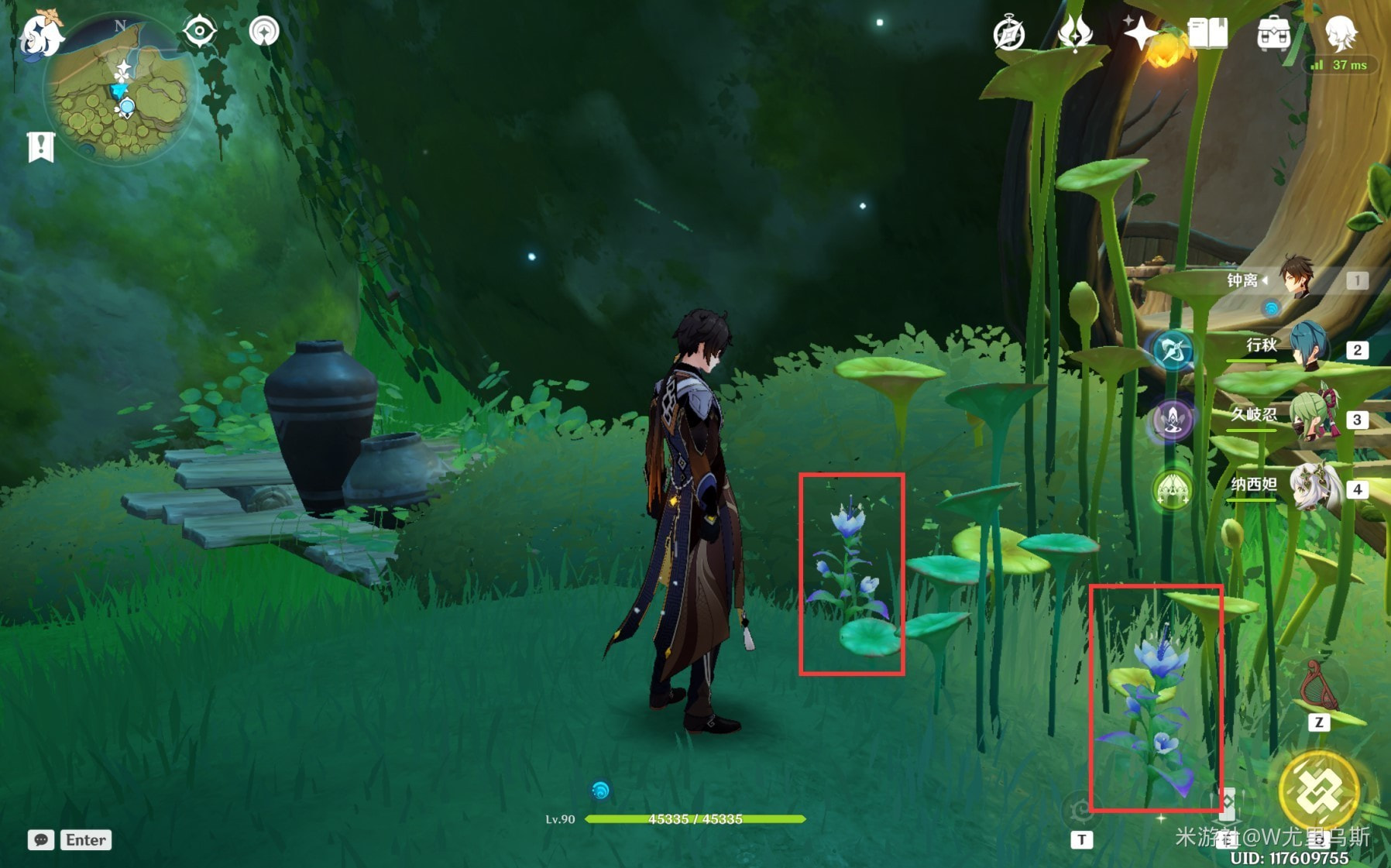Open the winged battle pass icon

pyautogui.click(x=1075, y=33)
